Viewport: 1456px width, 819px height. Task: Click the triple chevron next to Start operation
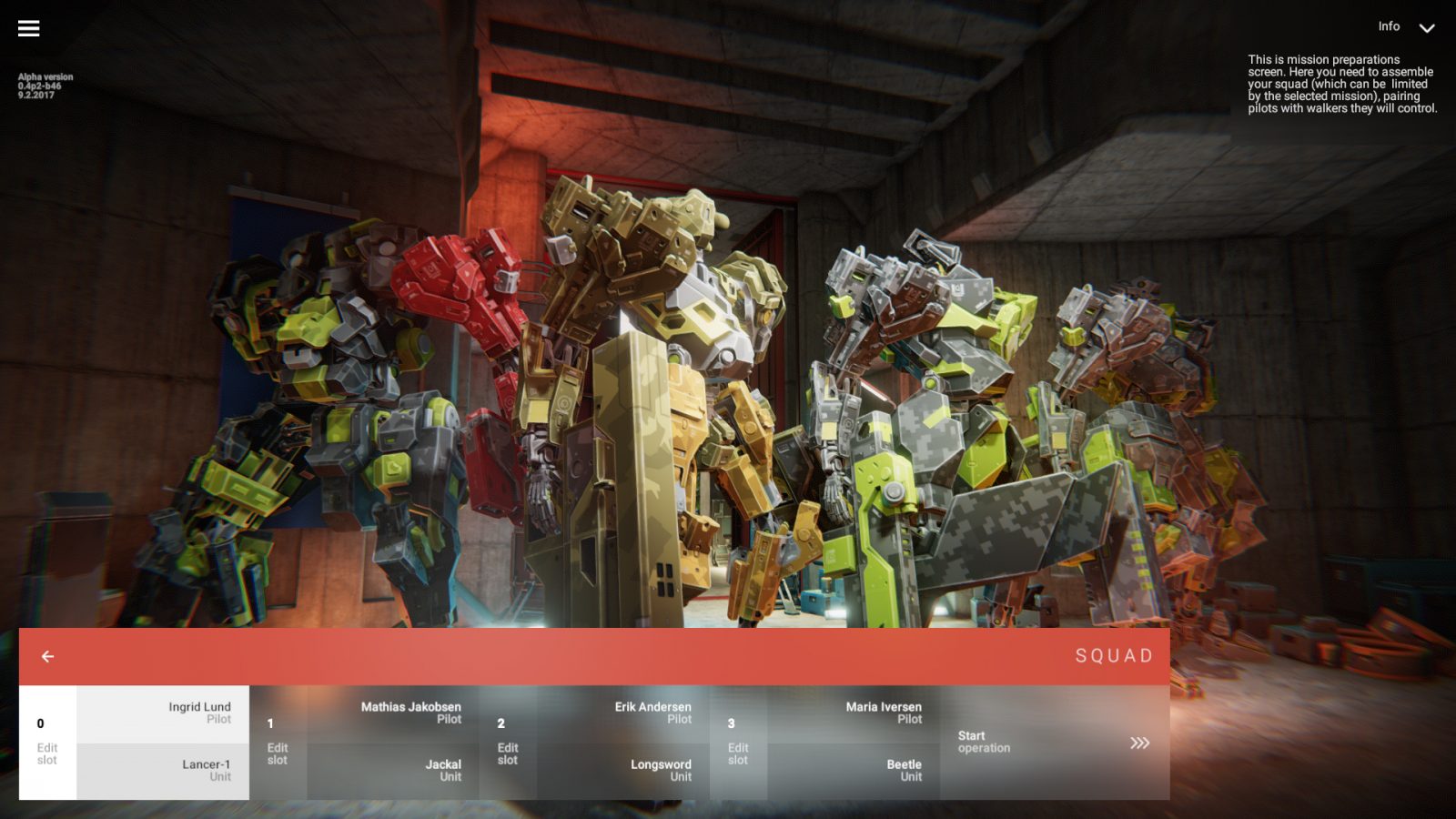click(x=1140, y=743)
